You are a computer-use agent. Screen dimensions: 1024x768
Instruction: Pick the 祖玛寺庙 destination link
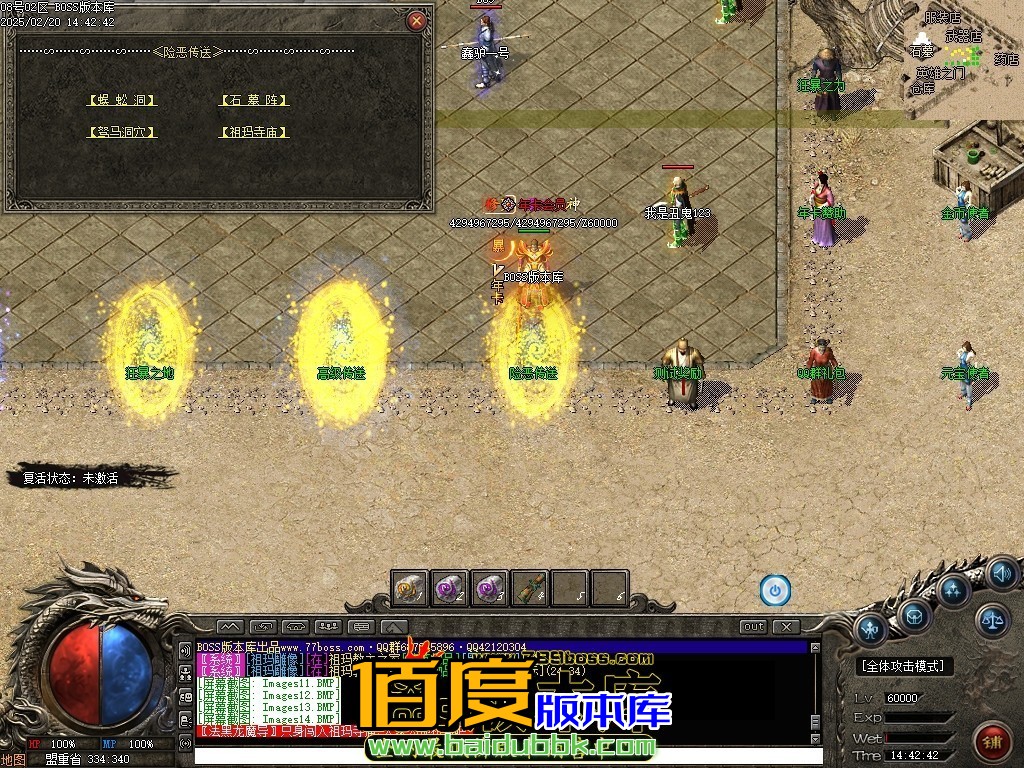tap(254, 132)
